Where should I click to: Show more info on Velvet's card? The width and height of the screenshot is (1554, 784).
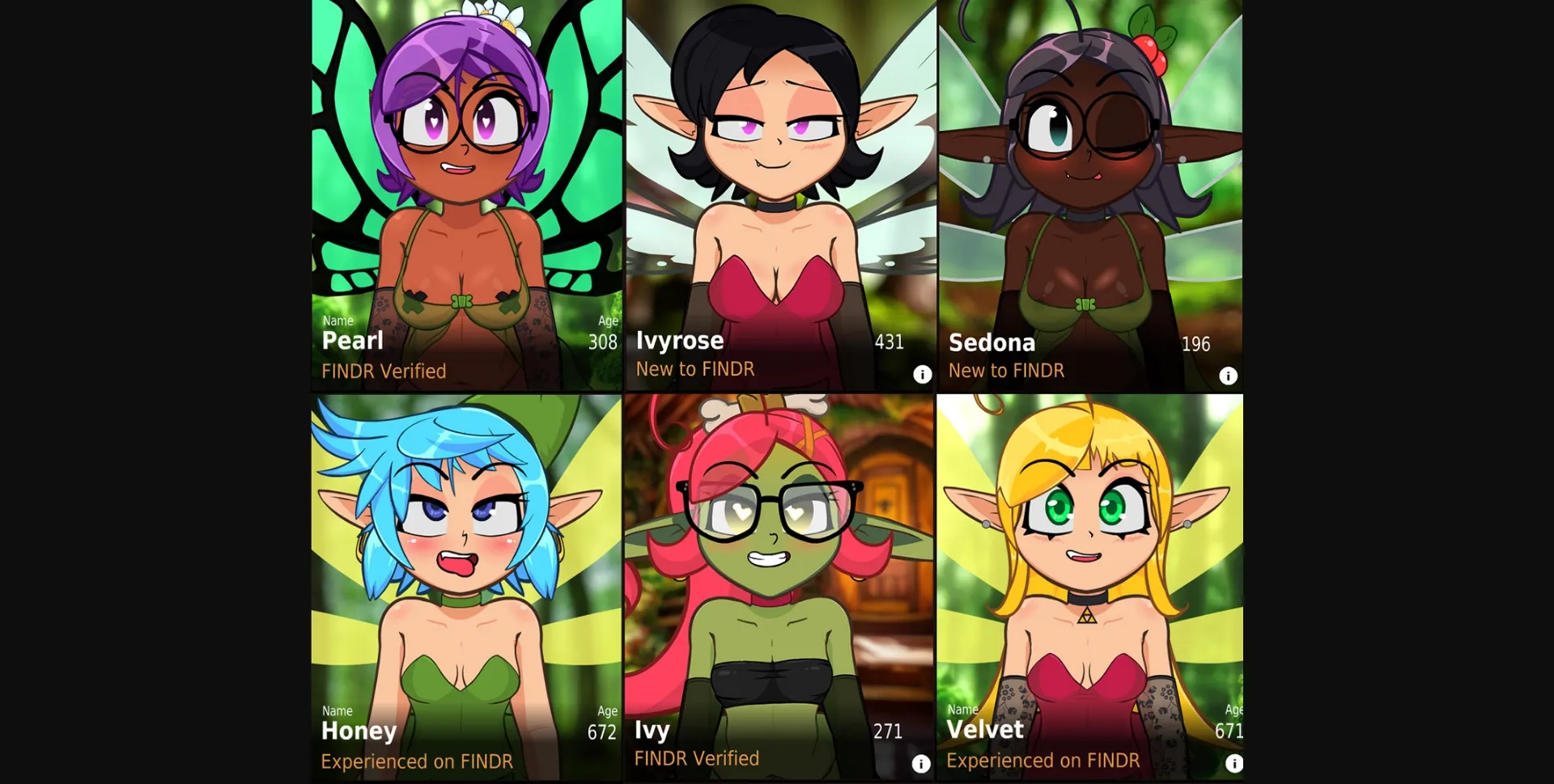(x=1234, y=762)
